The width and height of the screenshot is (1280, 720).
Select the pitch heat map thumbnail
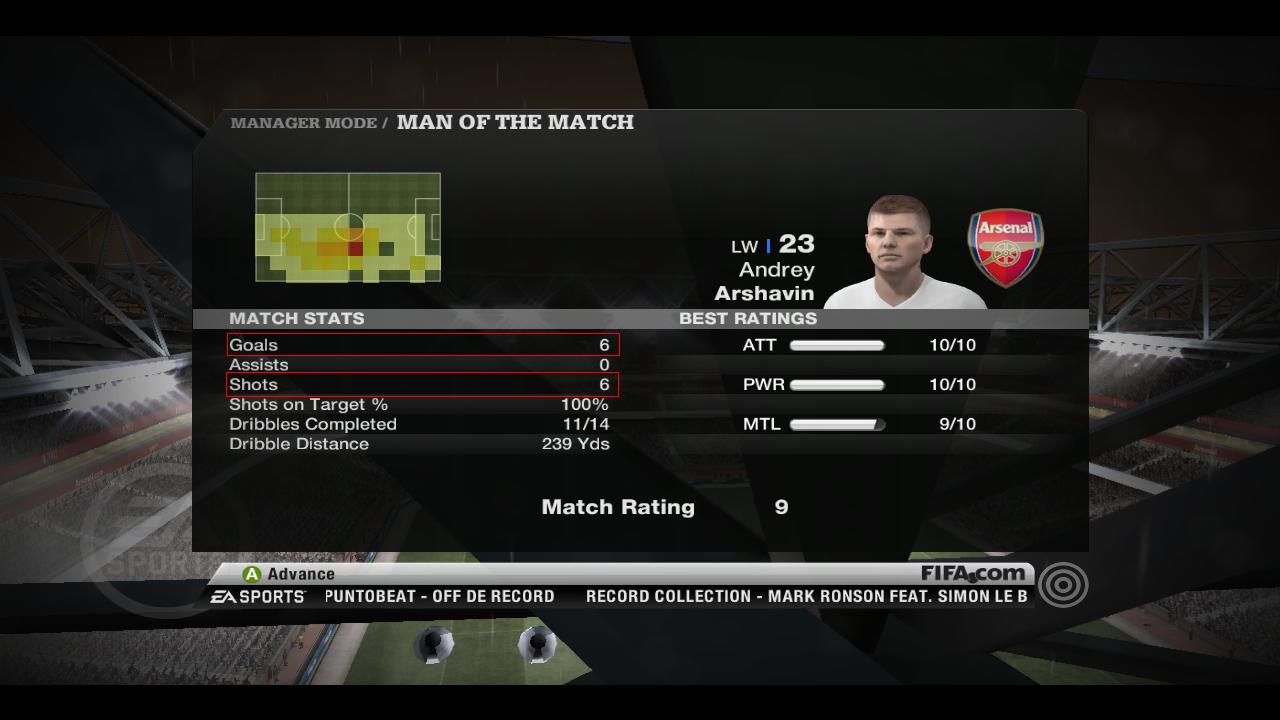348,227
